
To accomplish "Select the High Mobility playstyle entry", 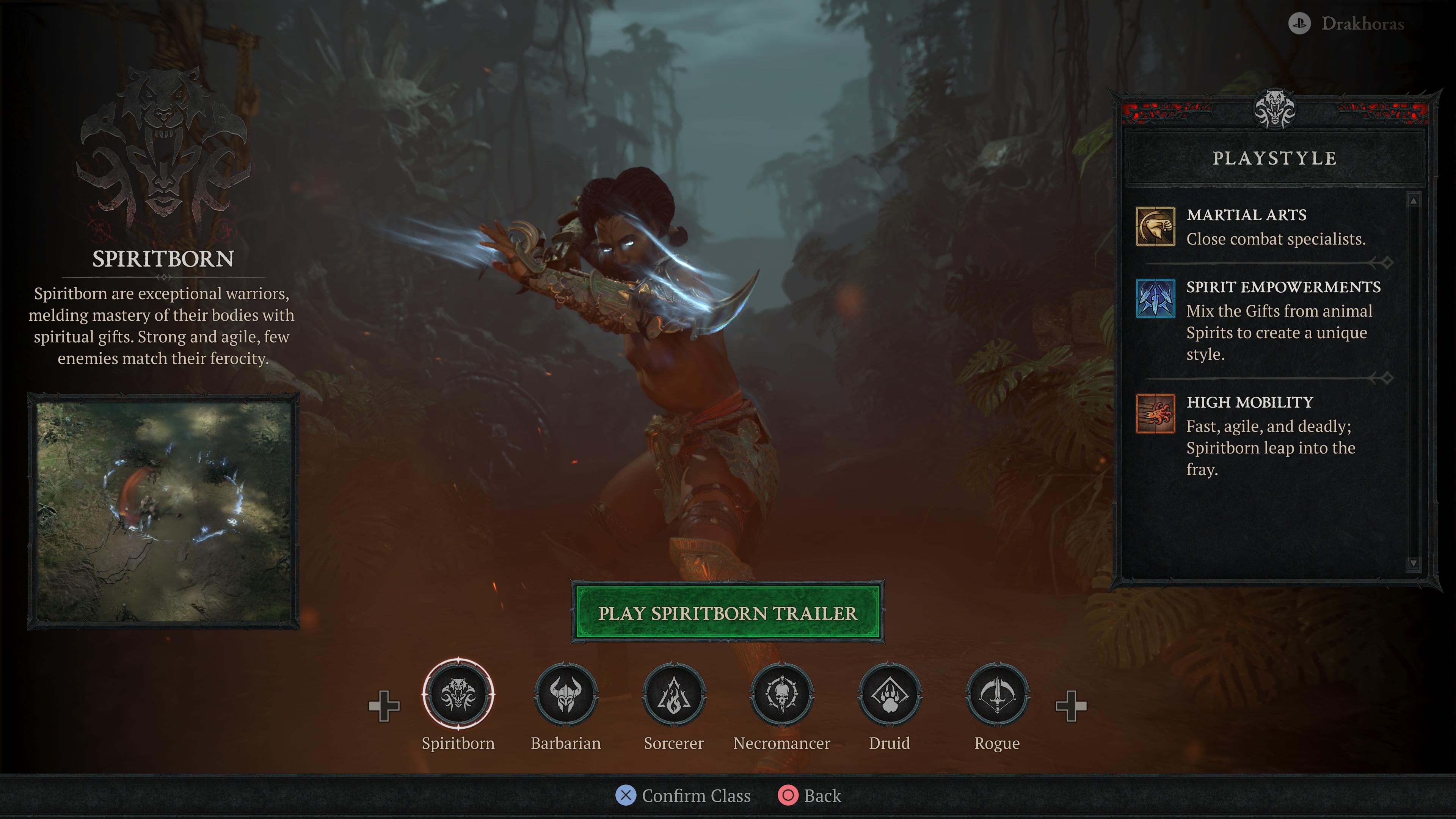I will coord(1264,435).
